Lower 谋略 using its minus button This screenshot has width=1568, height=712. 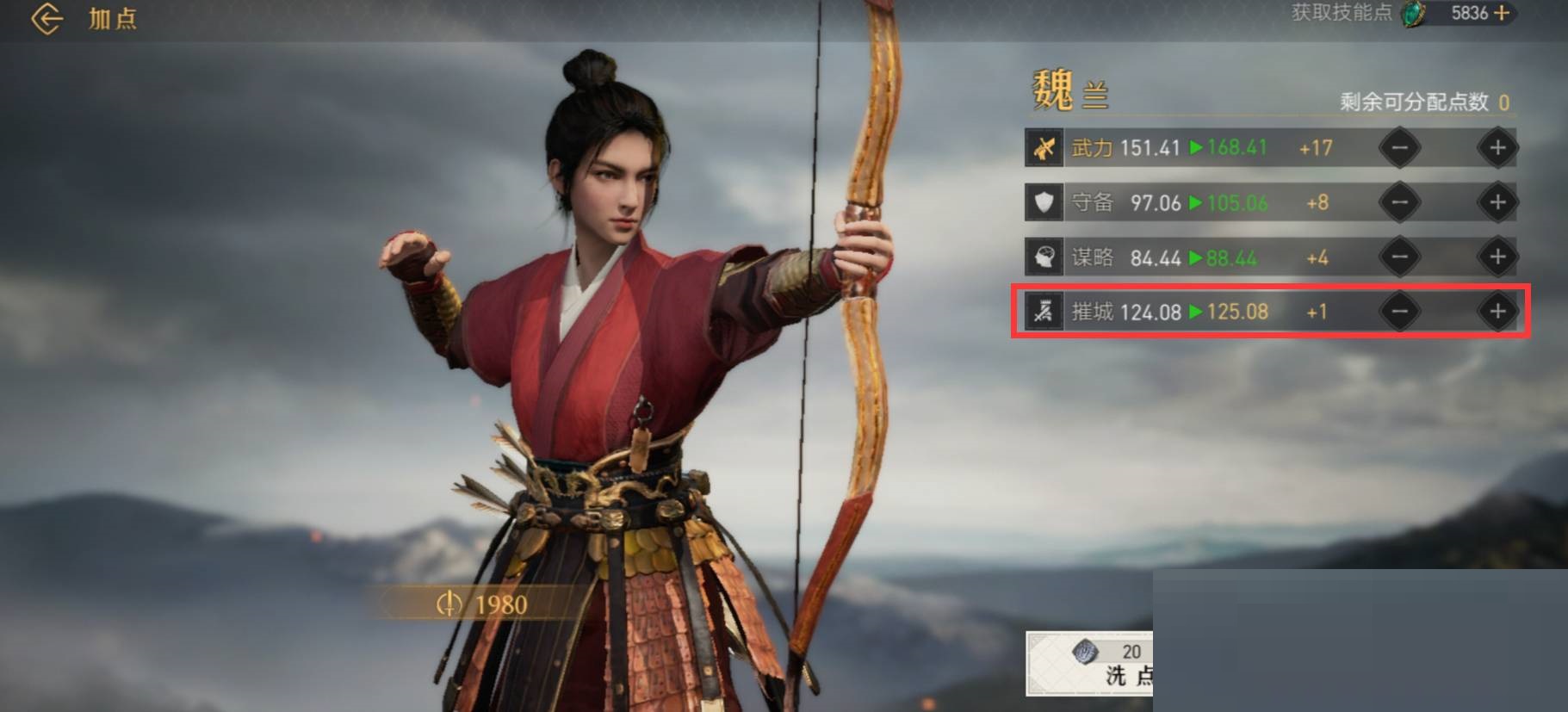[1399, 257]
